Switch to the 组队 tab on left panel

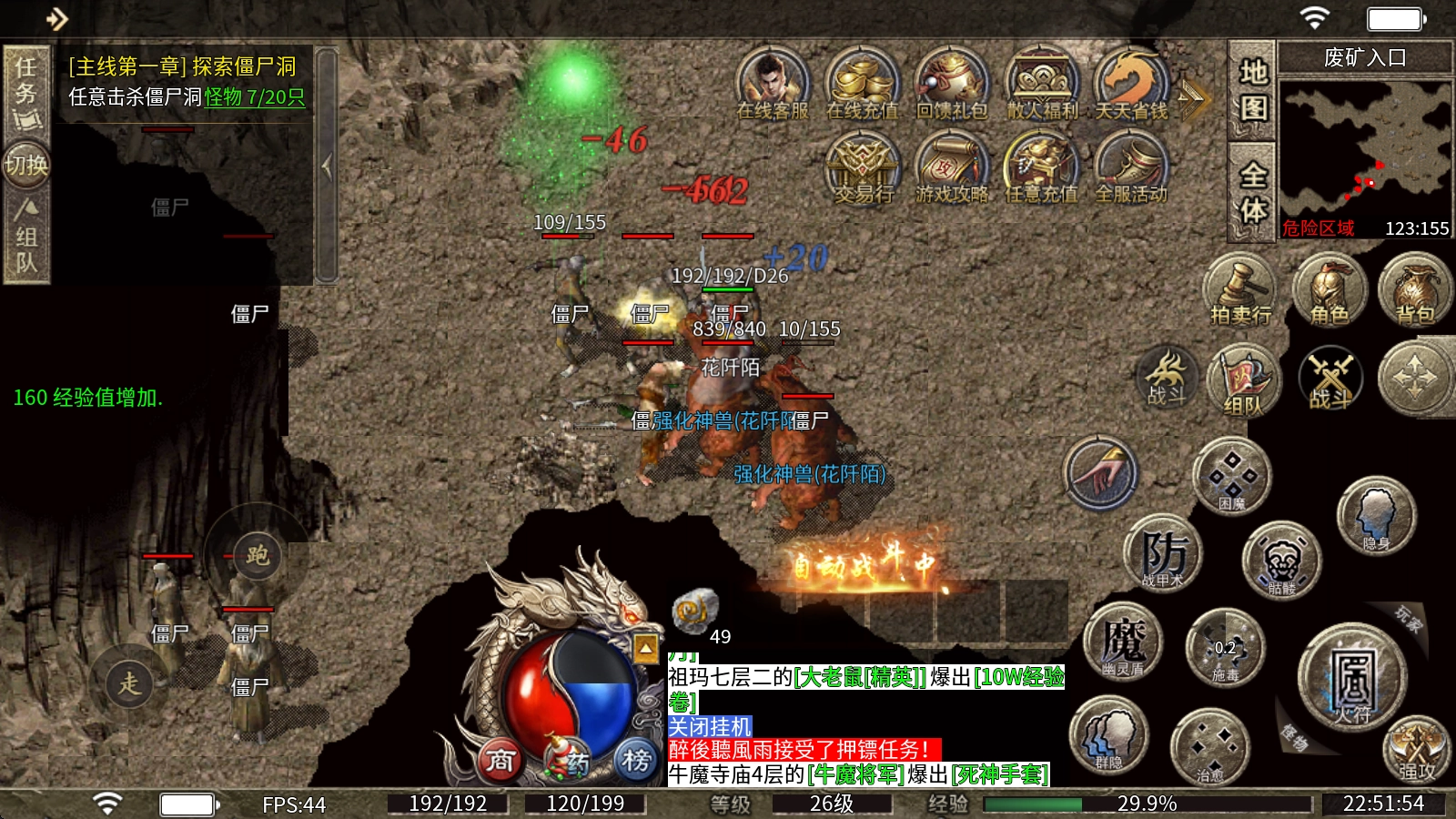point(25,237)
